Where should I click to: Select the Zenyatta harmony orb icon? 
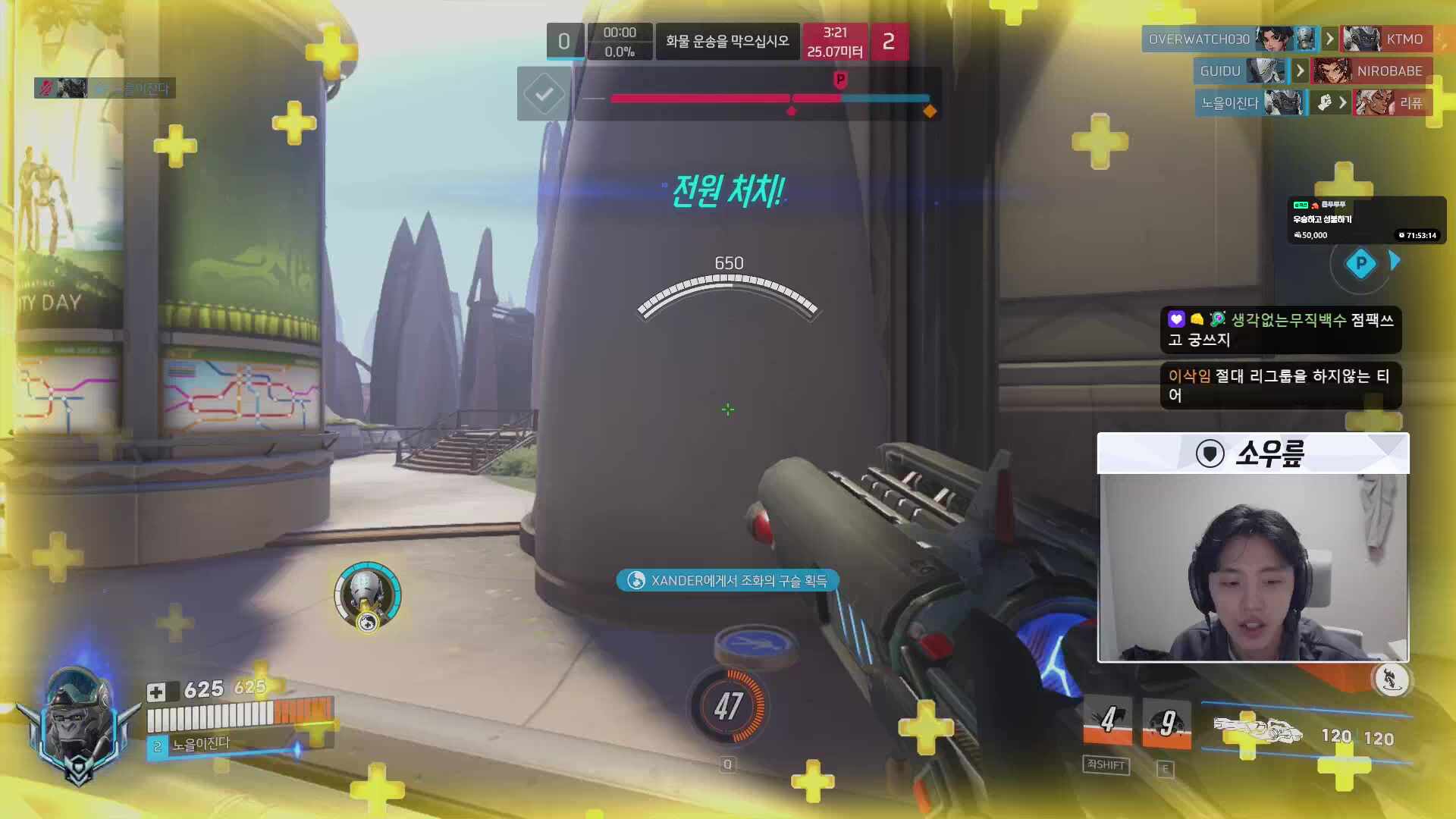pos(368,596)
